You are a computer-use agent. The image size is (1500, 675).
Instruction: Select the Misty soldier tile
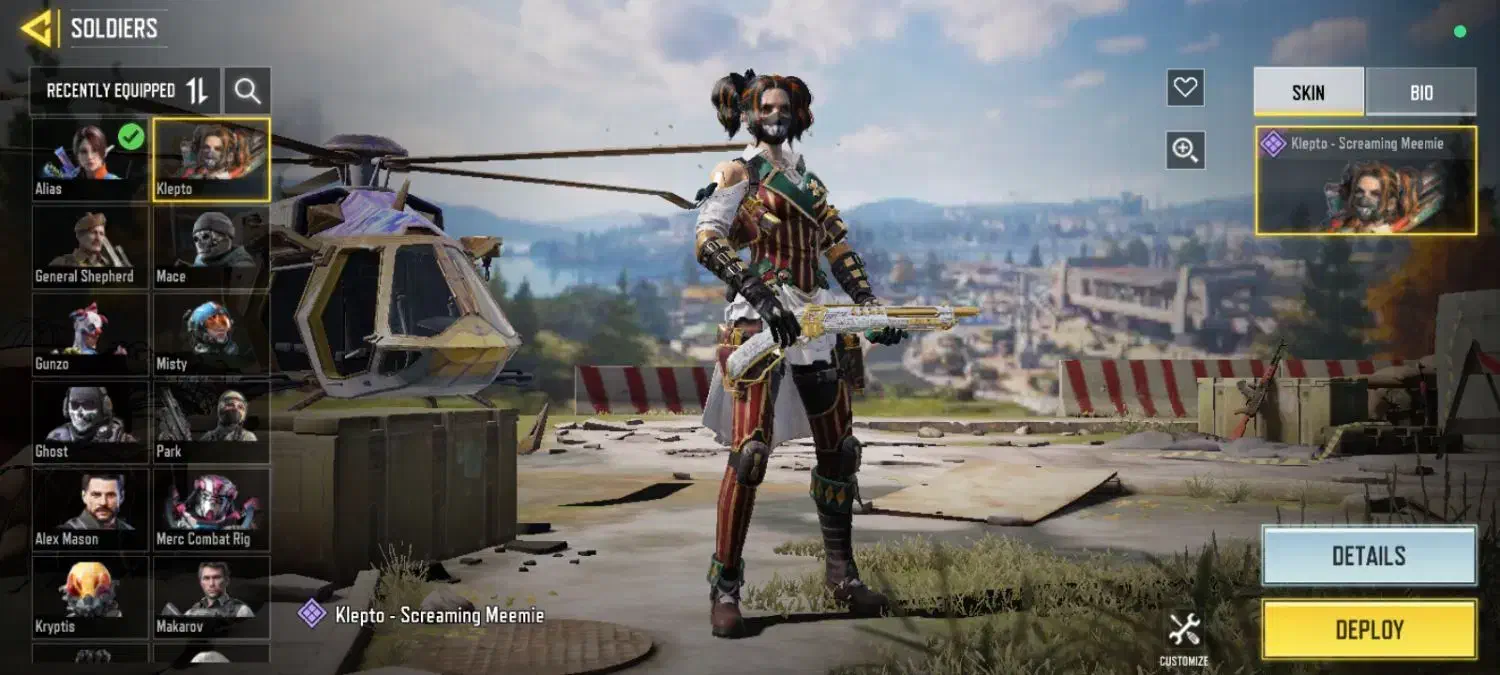point(211,334)
